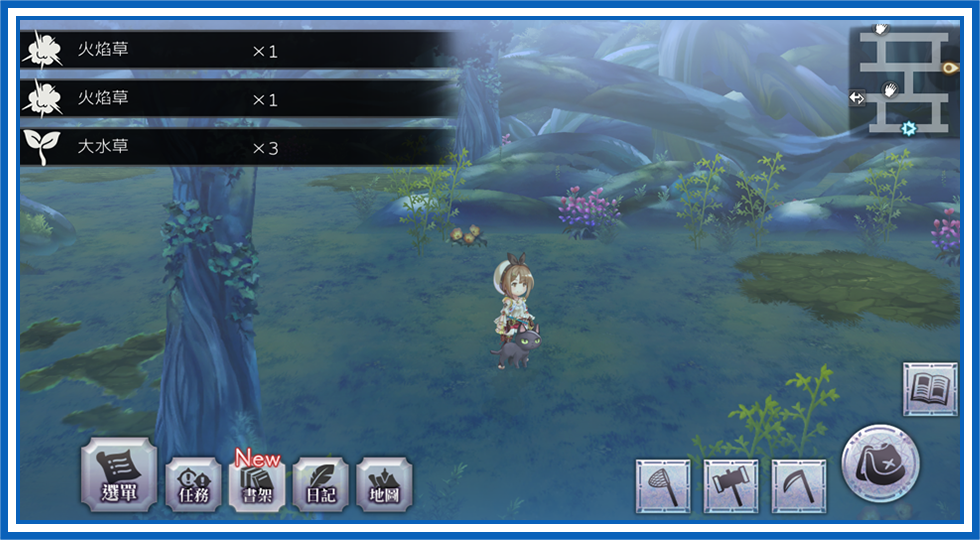Screen dimensions: 980x540
Task: Open the 地圖 map button
Action: pyautogui.click(x=385, y=485)
